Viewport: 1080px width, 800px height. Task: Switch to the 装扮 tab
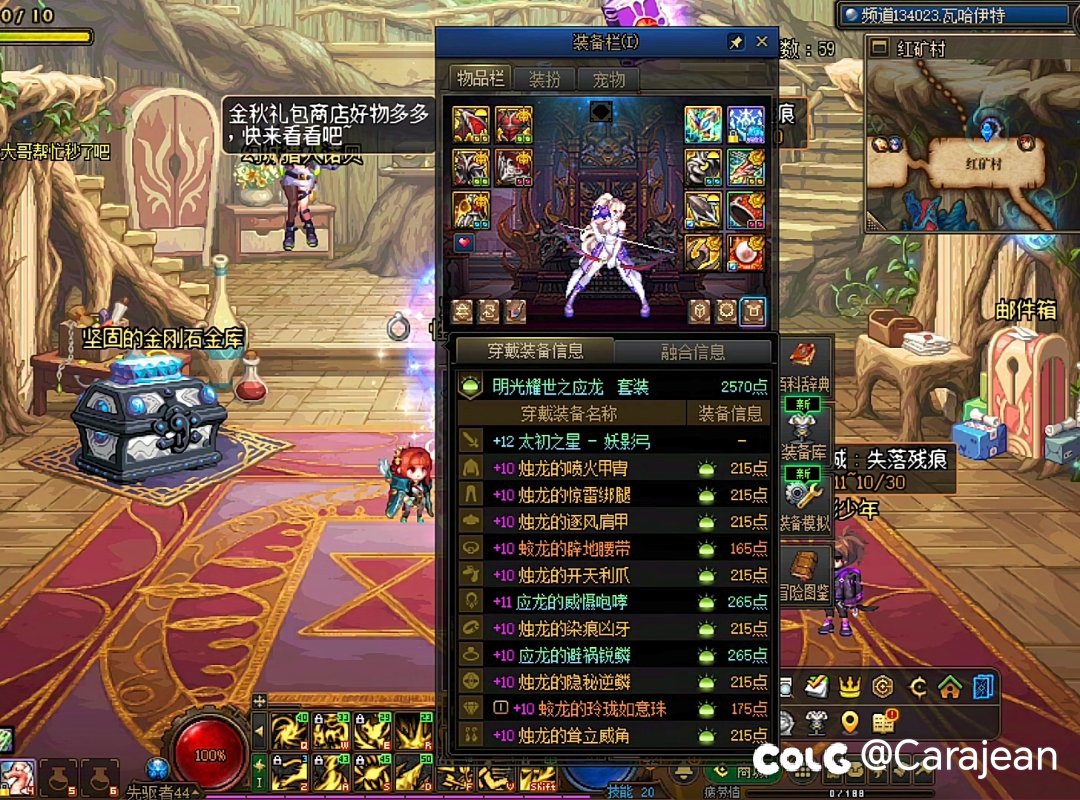[545, 80]
